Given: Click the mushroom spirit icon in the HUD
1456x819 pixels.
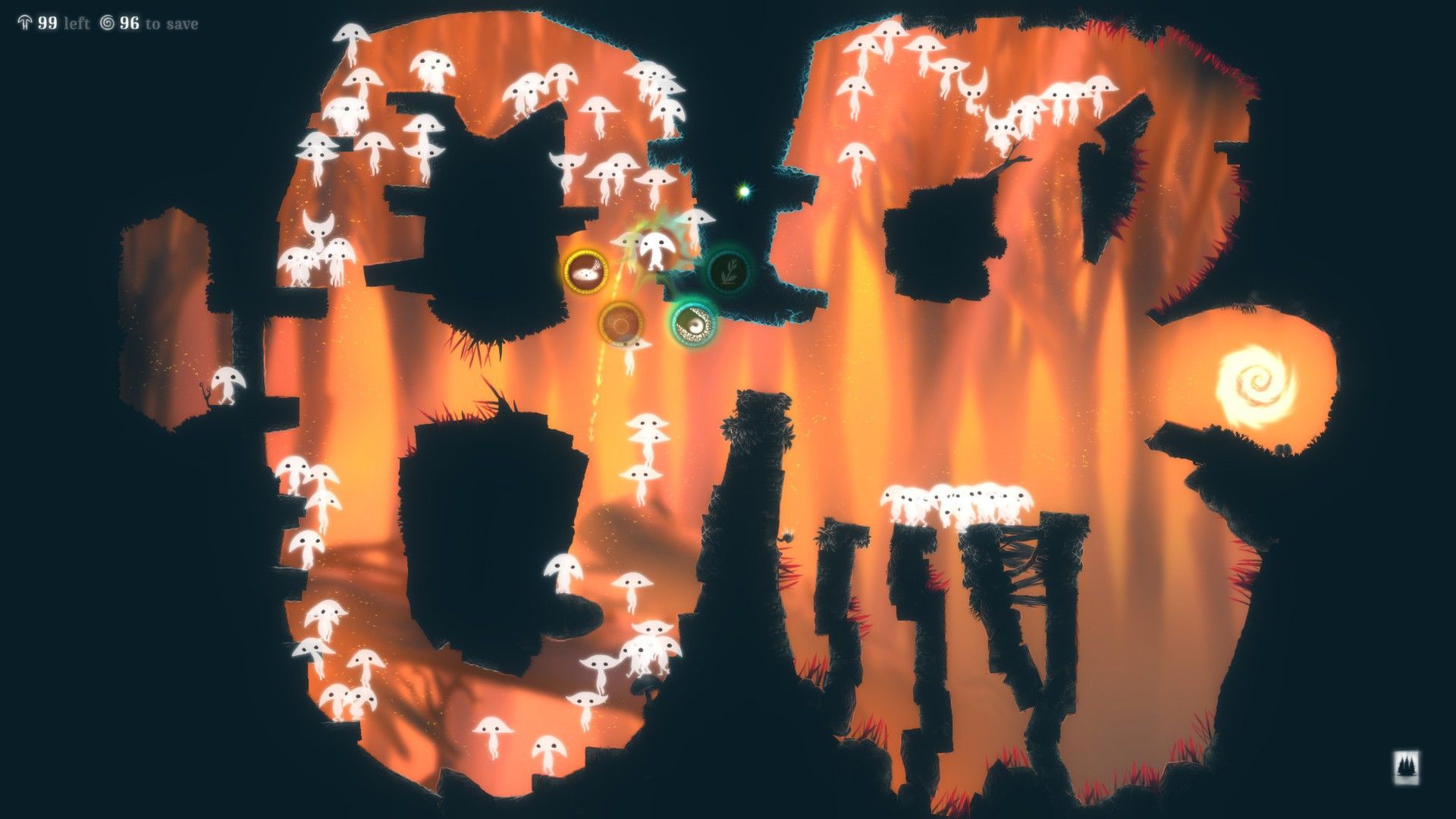Looking at the screenshot, I should coord(26,22).
